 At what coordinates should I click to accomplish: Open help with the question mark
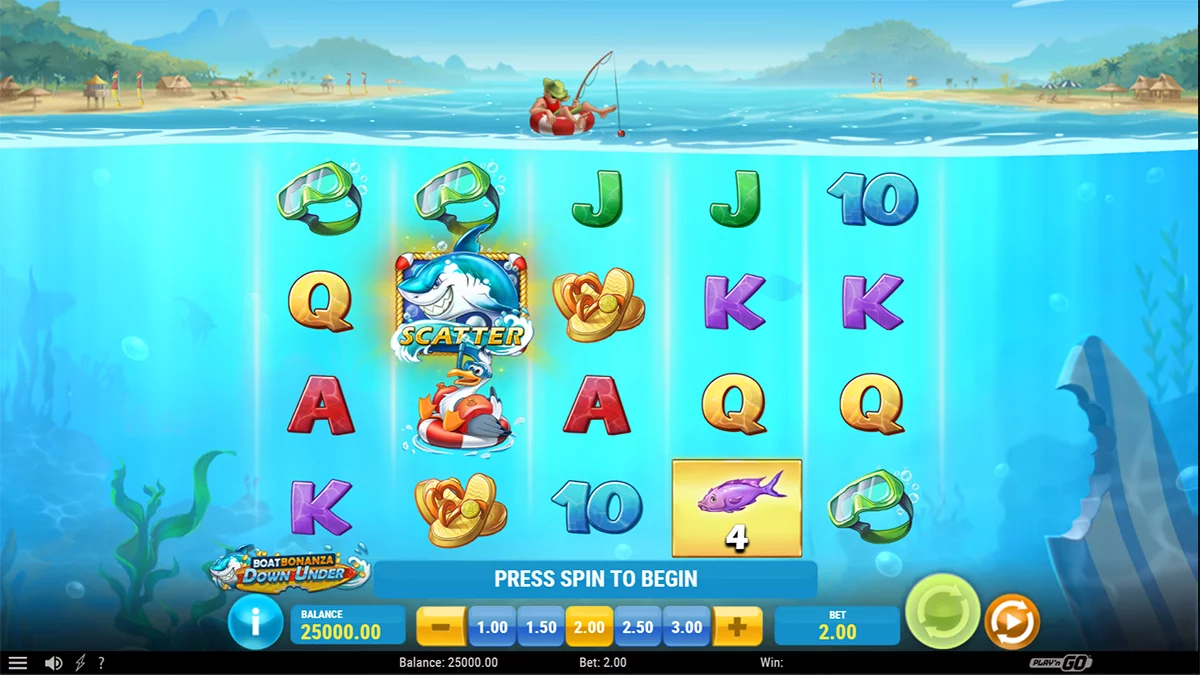tap(101, 663)
